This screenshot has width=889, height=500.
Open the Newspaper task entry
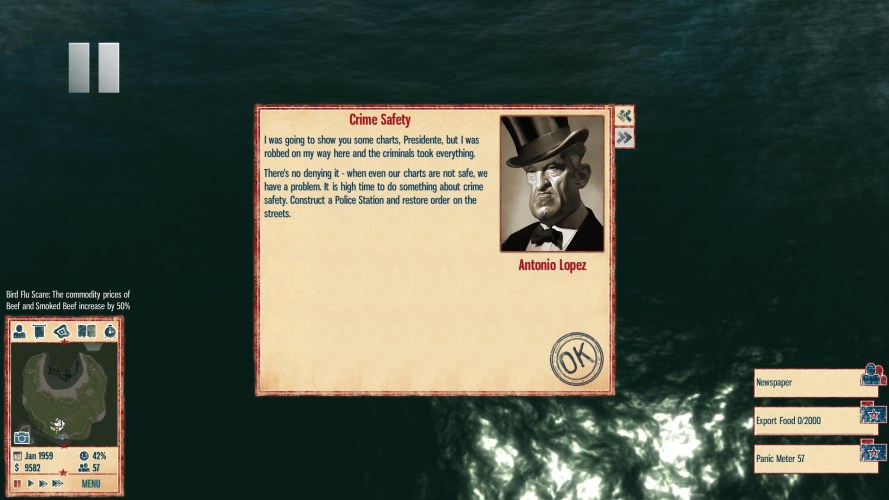[808, 382]
